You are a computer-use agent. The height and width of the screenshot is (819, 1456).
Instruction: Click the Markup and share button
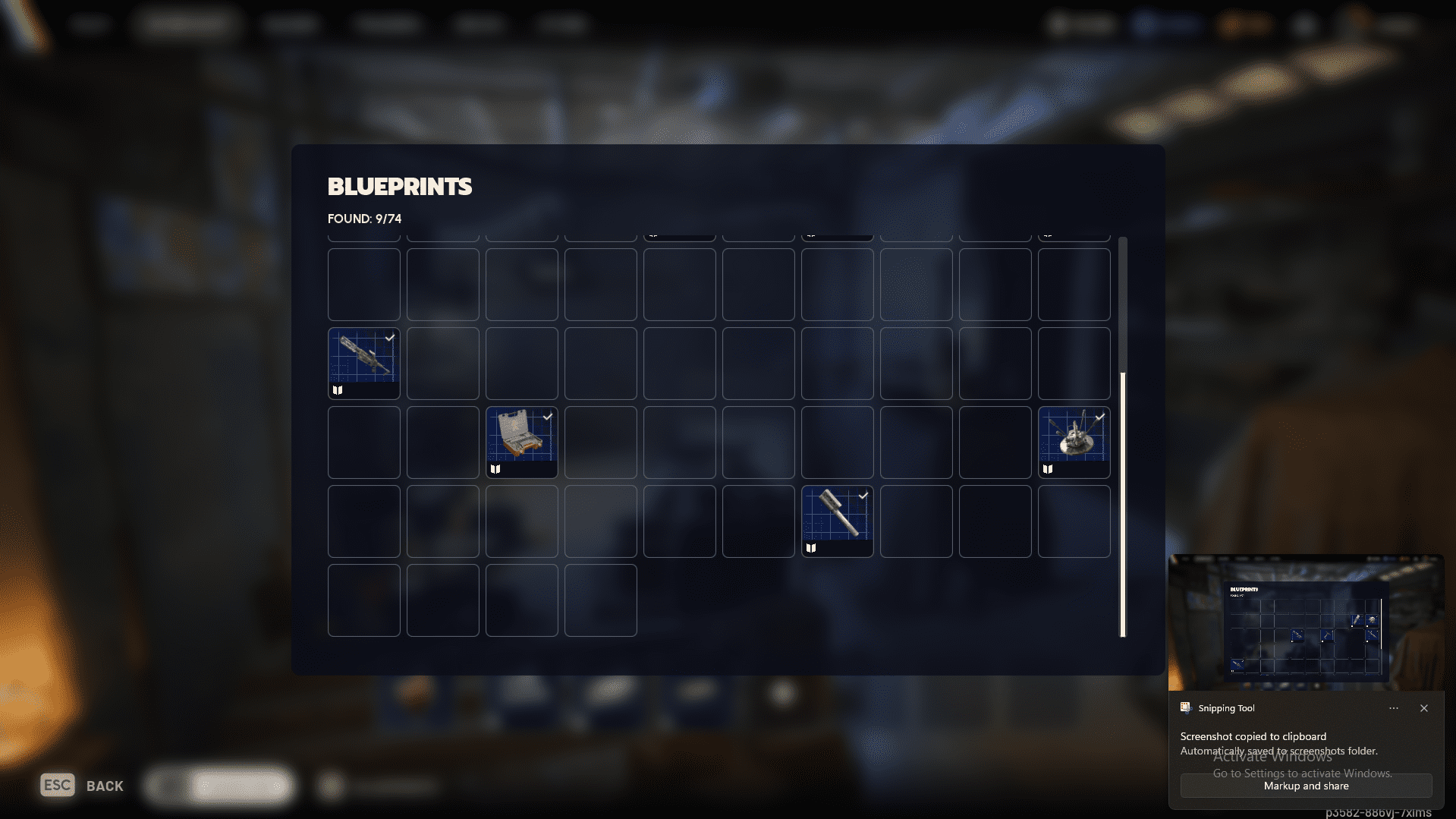tap(1305, 786)
